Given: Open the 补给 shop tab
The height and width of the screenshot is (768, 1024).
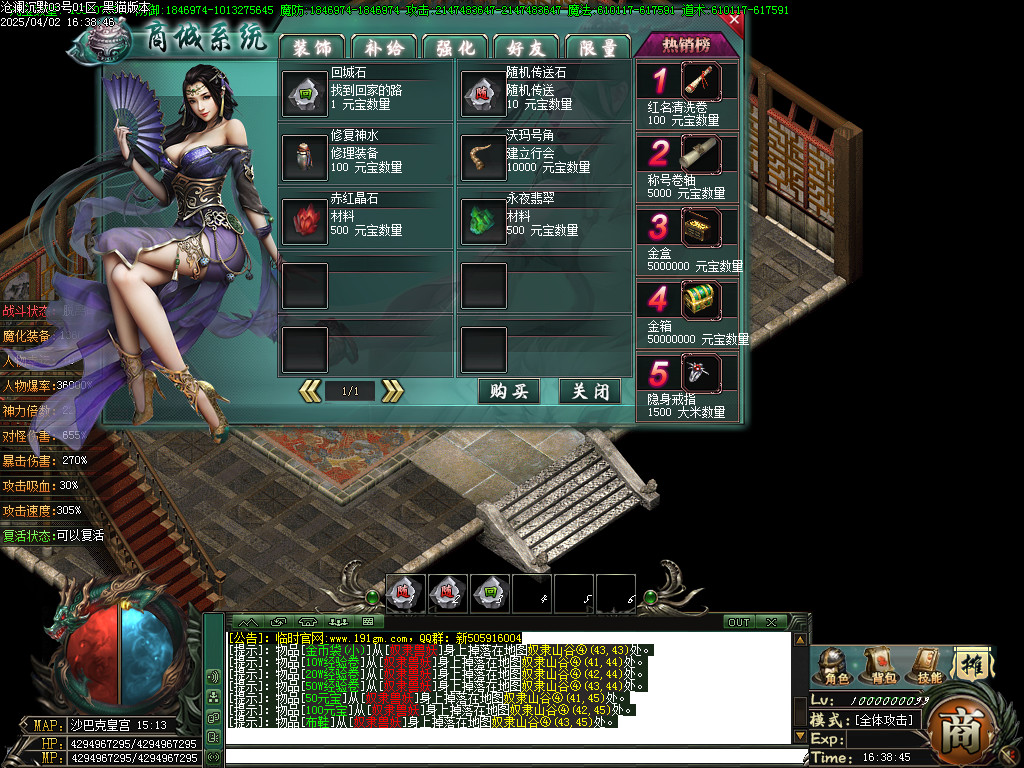Looking at the screenshot, I should click(x=383, y=47).
